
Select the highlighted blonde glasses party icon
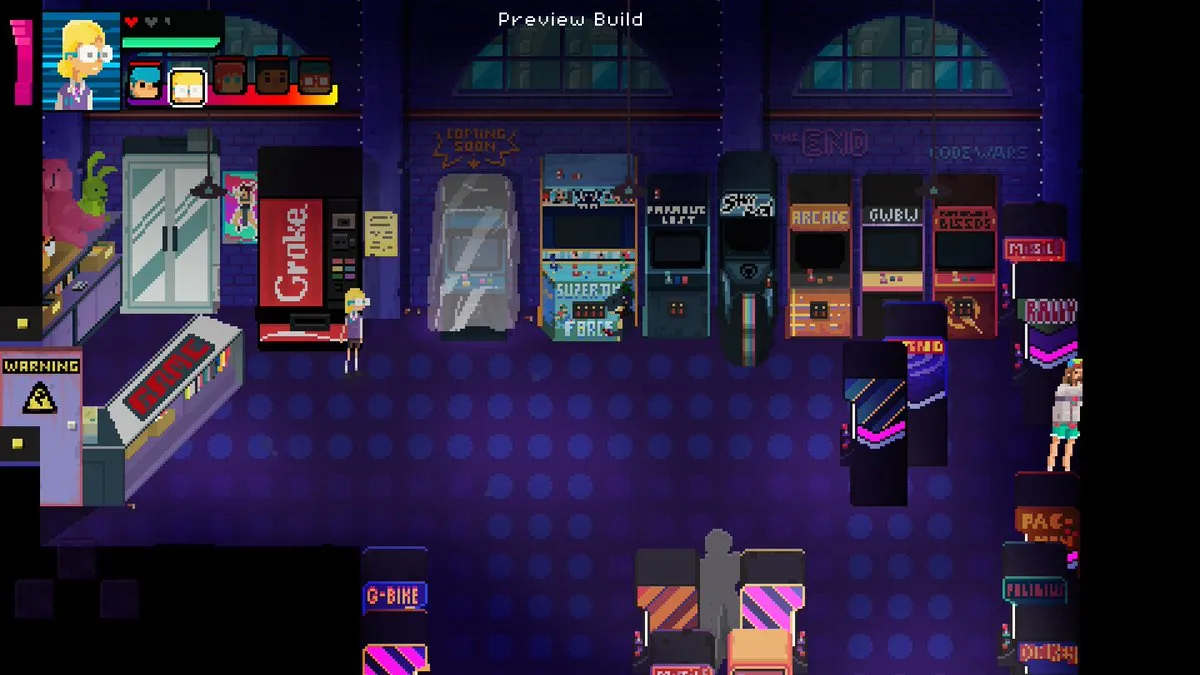(186, 87)
